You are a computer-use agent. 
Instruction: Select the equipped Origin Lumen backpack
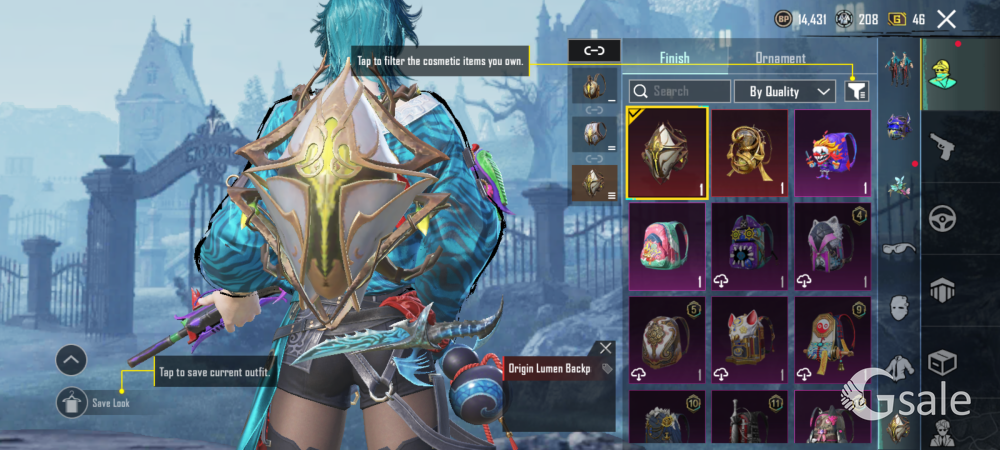coord(667,153)
